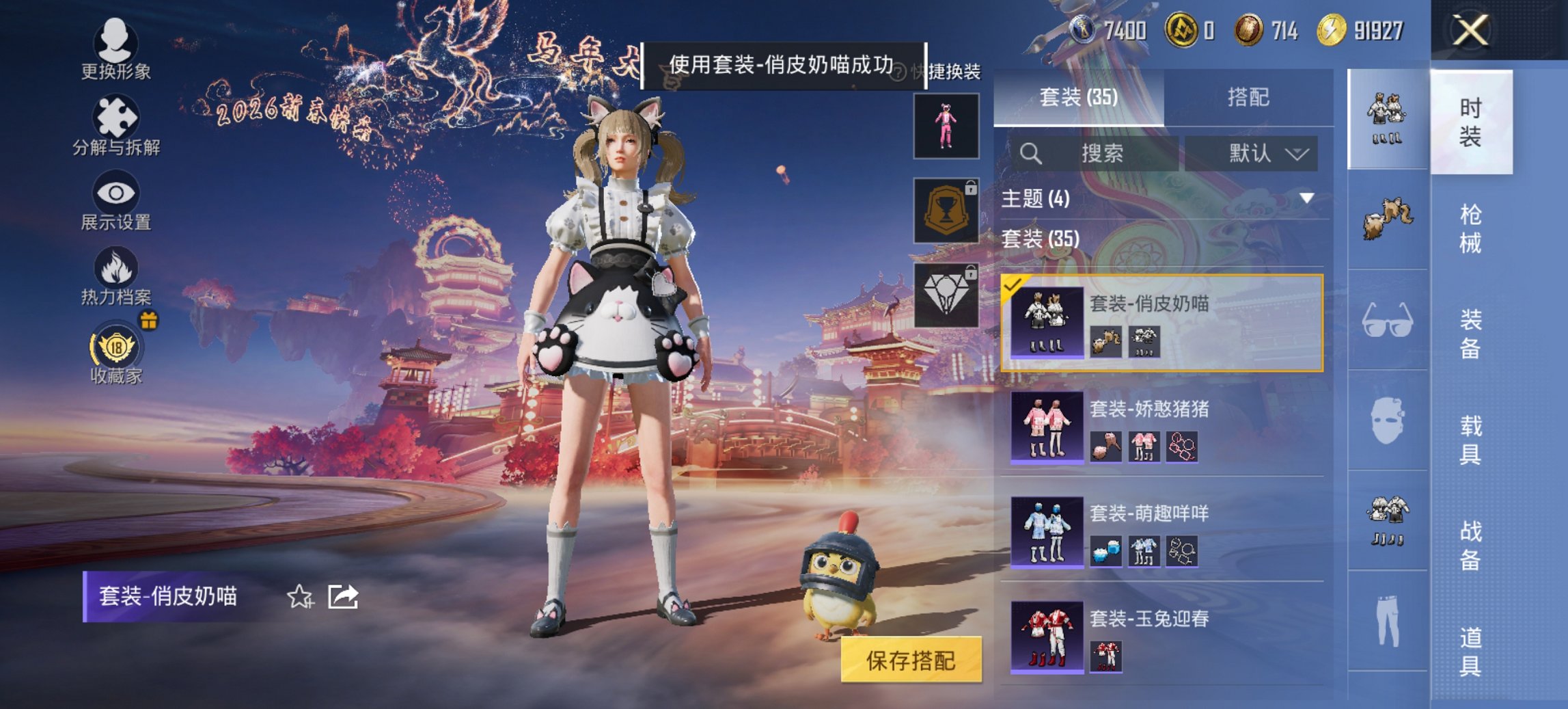Screen dimensions: 1568x709
Task: Click the search magnifier icon
Action: pos(1029,152)
